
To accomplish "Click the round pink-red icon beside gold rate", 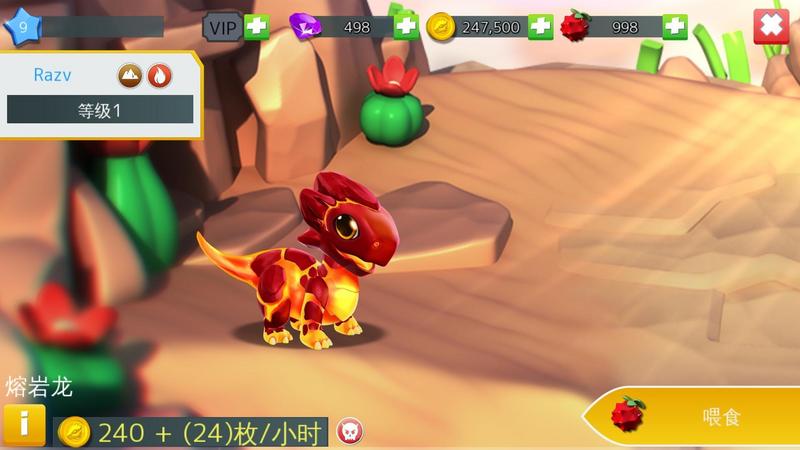I will click(x=349, y=431).
